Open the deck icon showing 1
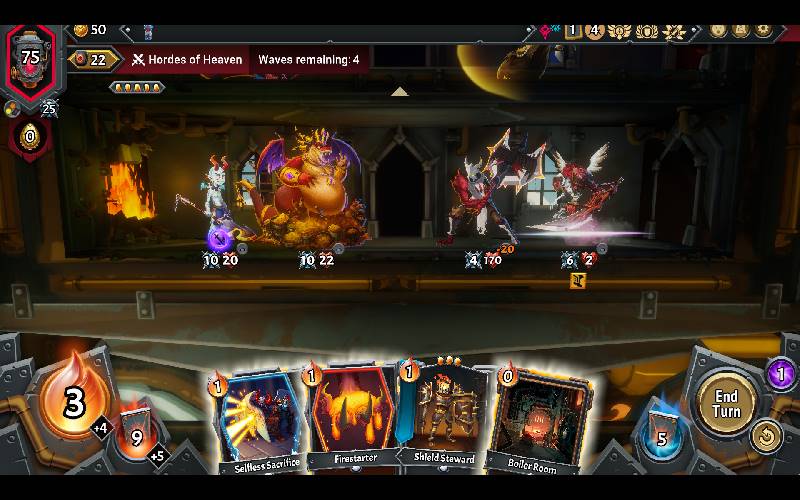Viewport: 800px width, 500px height. (x=572, y=30)
